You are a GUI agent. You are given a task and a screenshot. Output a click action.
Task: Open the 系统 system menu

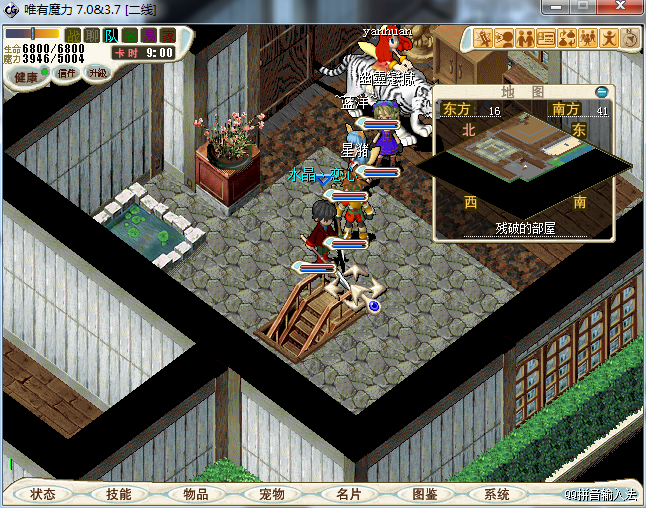[x=497, y=494]
